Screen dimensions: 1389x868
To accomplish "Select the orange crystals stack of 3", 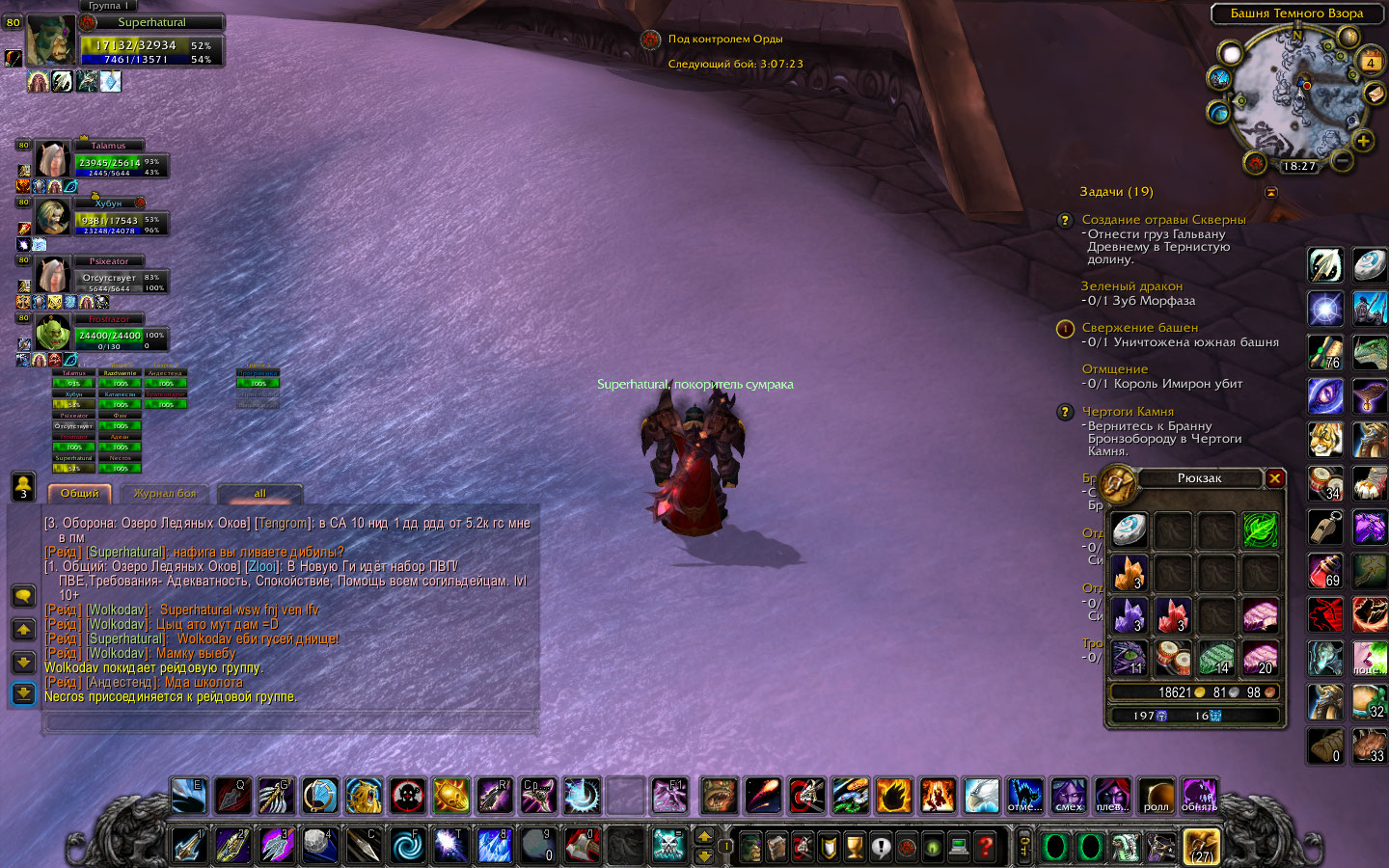I will click(x=1129, y=573).
